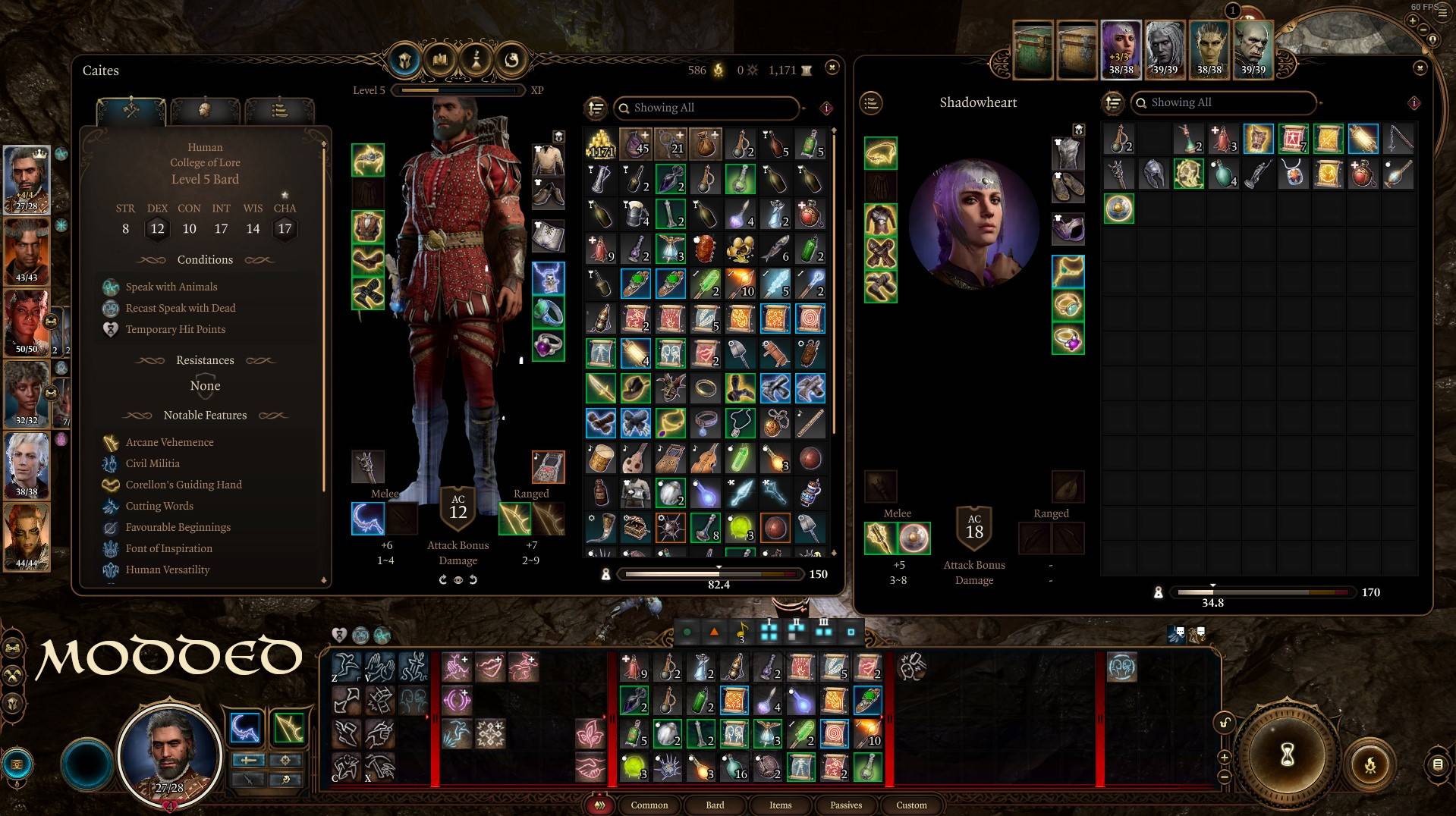
Task: Click inside the Showing All search field
Action: 706,108
